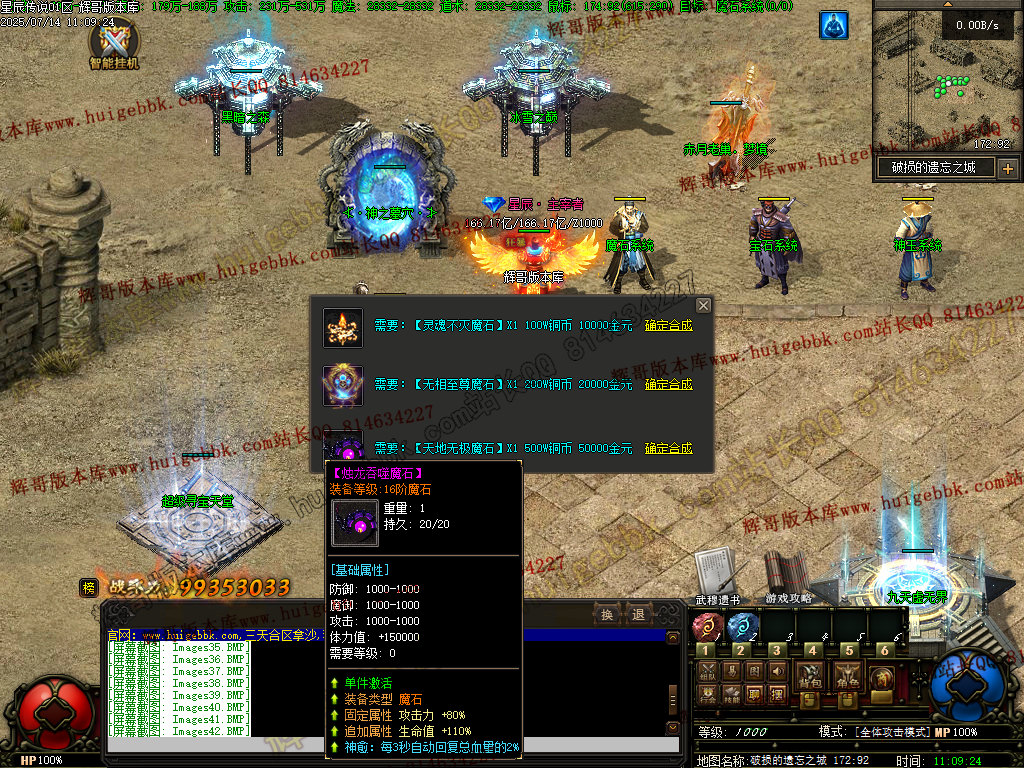Select the 灵魂不灭魔石 flame item icon
Image resolution: width=1024 pixels, height=768 pixels.
pyautogui.click(x=342, y=327)
